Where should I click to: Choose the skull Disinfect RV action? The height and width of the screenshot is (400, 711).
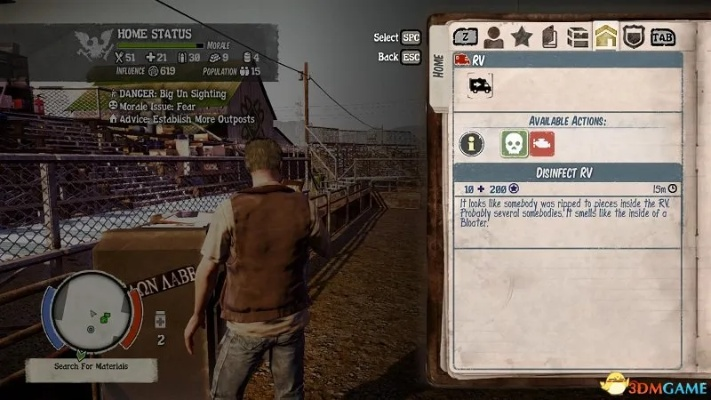tap(514, 143)
